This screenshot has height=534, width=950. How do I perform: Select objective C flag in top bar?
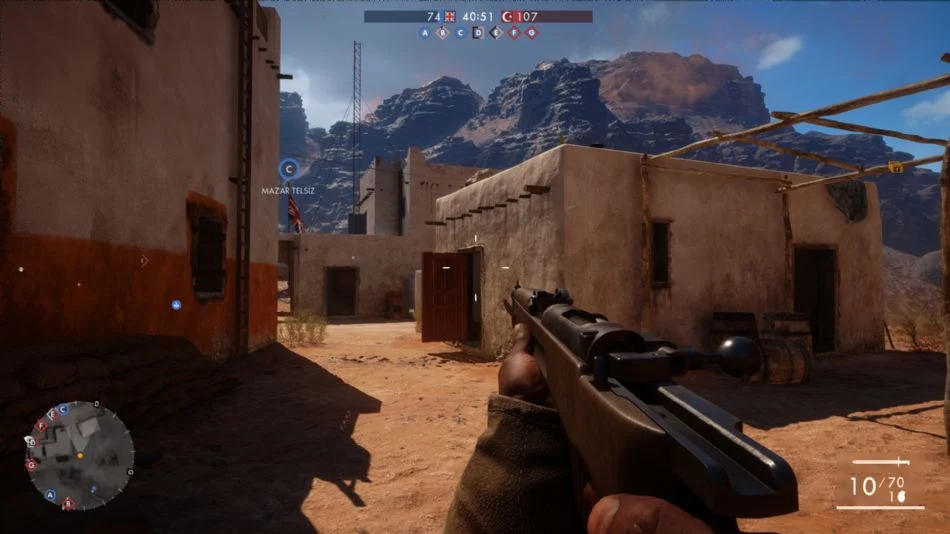[x=460, y=32]
